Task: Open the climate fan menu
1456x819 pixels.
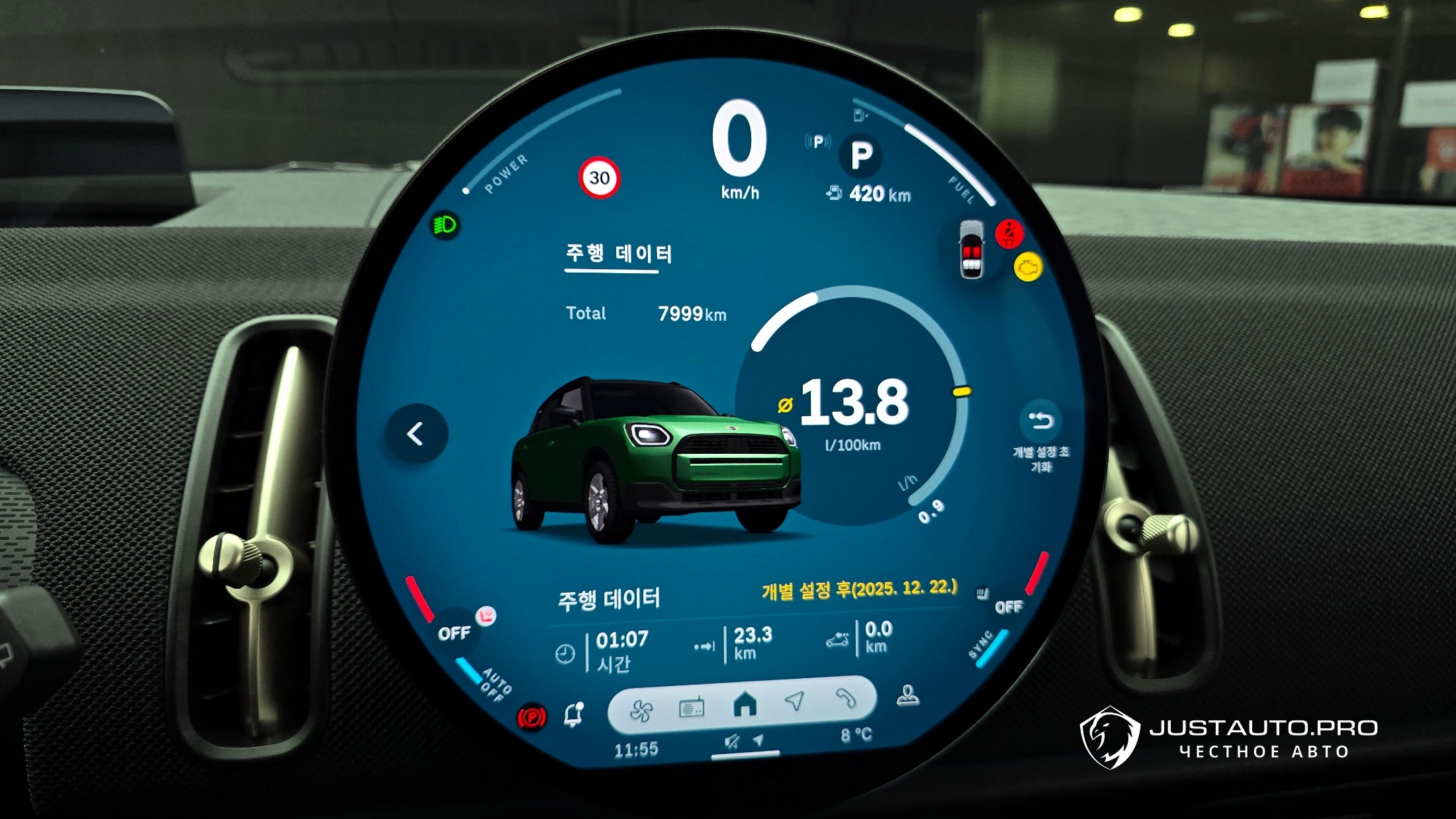Action: tap(641, 711)
